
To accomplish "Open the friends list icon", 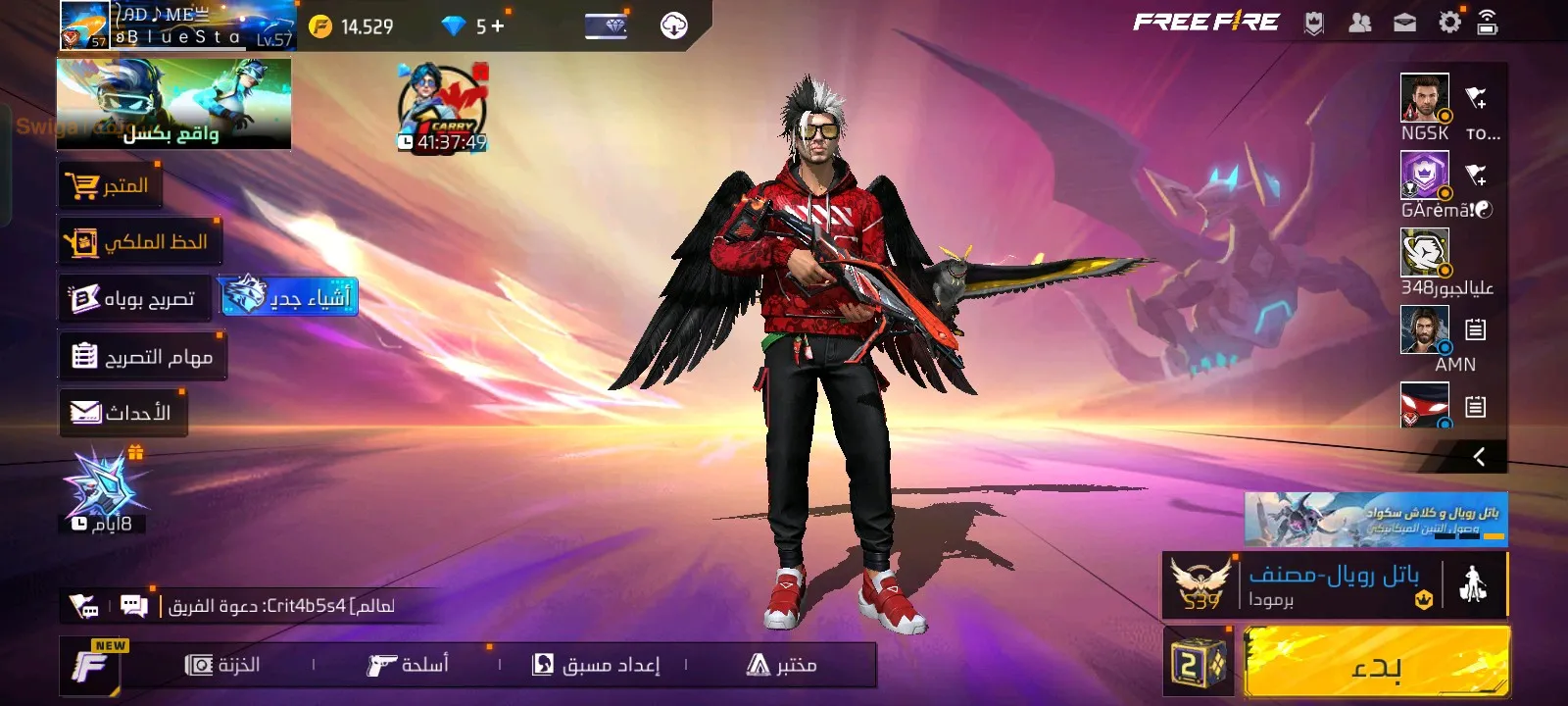I will (1360, 23).
